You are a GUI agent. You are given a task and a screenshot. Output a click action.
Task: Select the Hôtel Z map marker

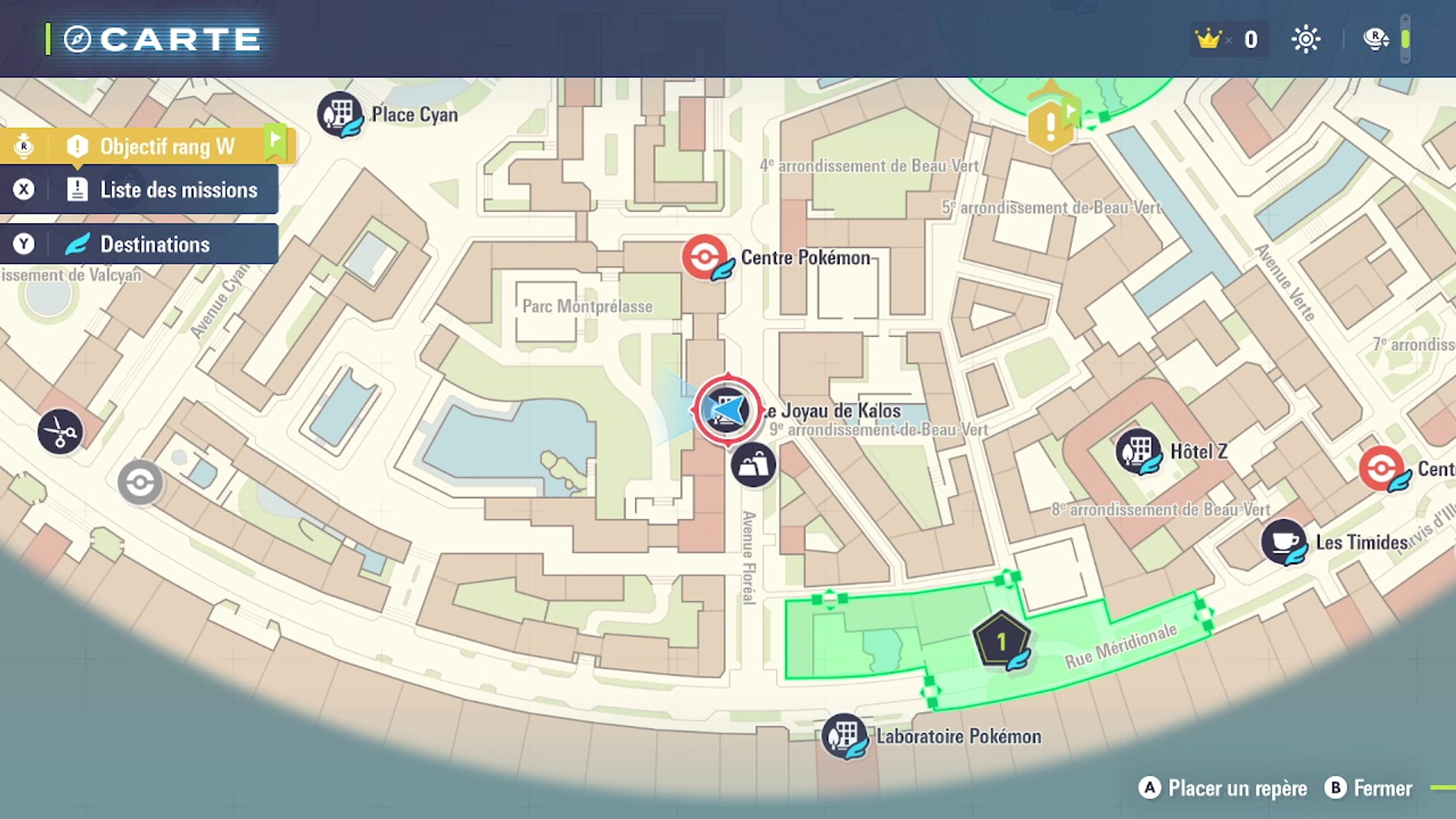point(1138,451)
